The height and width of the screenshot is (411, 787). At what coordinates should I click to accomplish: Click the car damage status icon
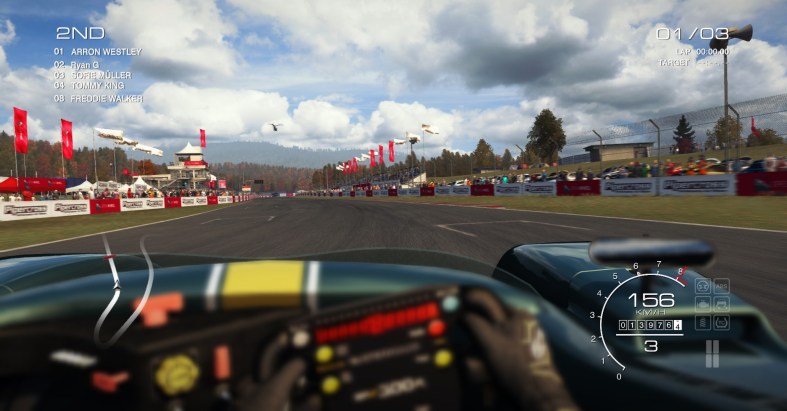point(721,304)
